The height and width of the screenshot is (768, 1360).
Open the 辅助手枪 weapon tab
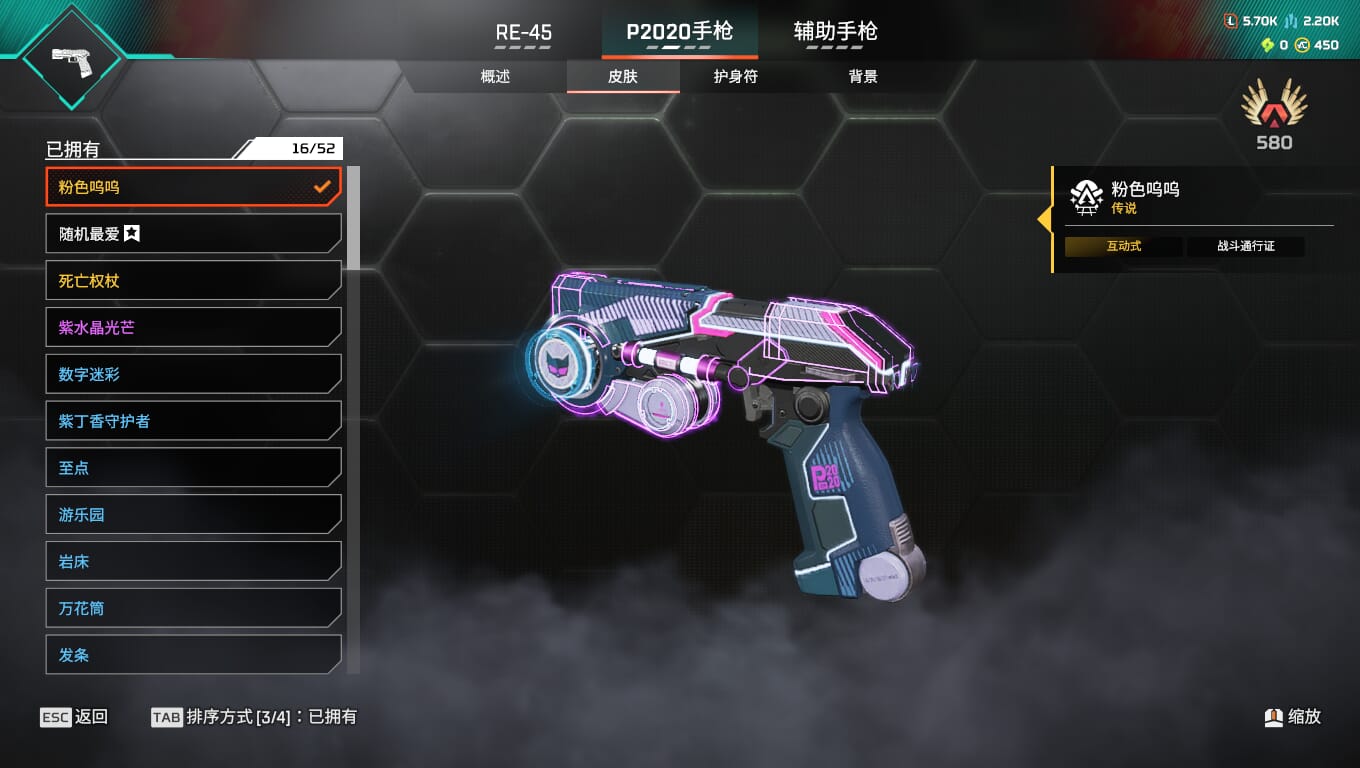click(835, 32)
